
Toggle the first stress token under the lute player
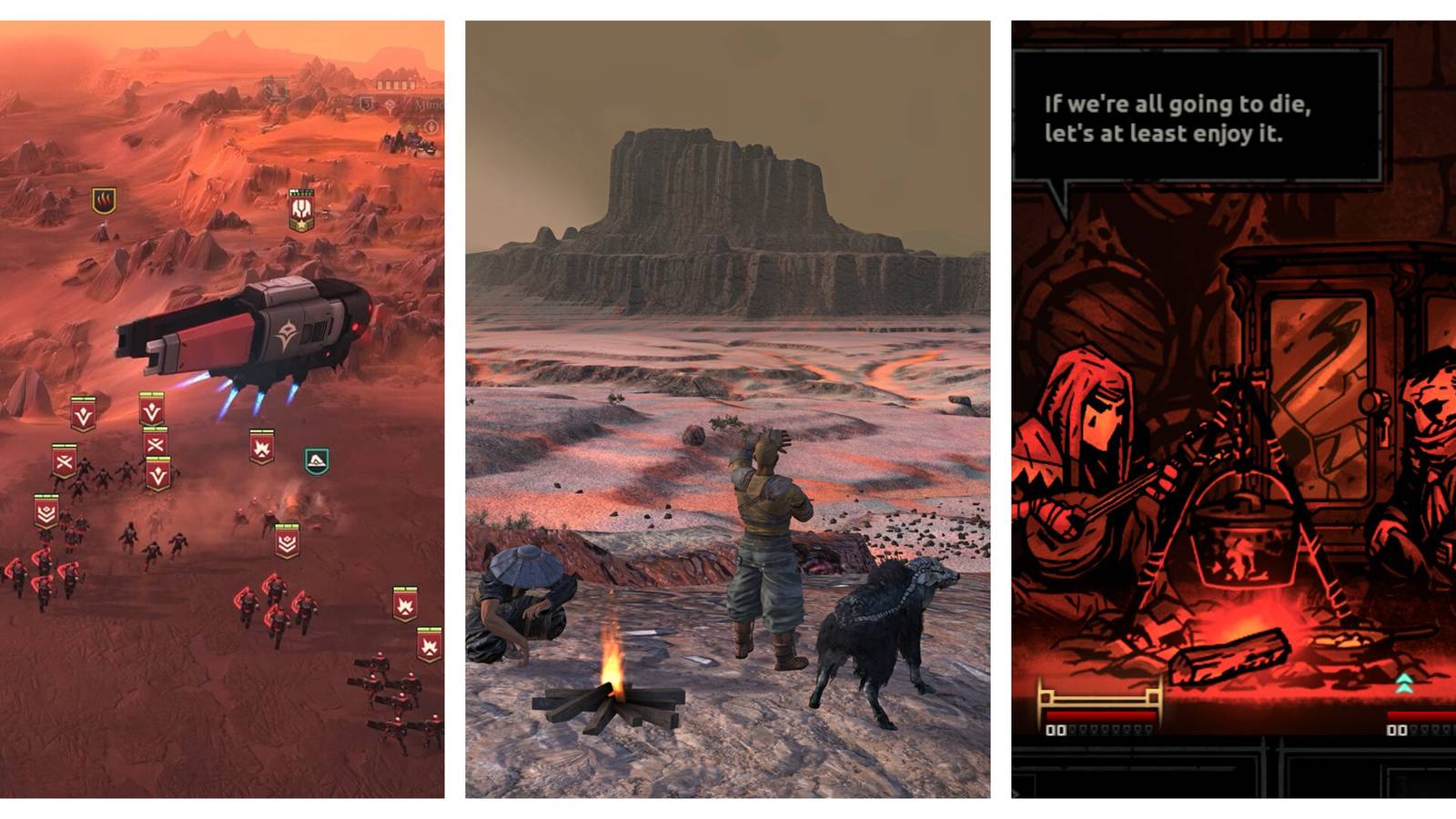1072,731
